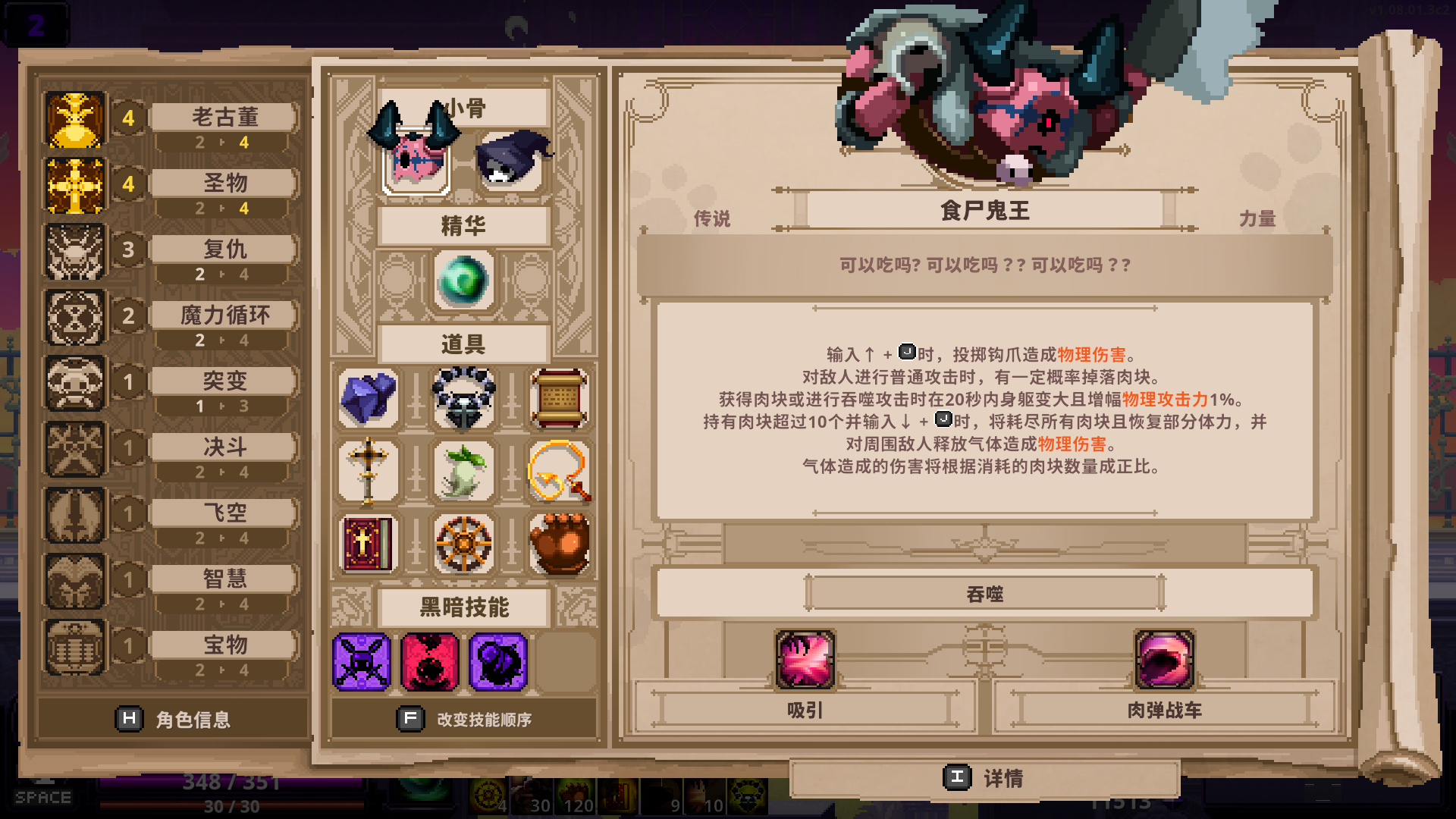Click the green essence orb under 精华
The width and height of the screenshot is (1456, 819).
(463, 281)
